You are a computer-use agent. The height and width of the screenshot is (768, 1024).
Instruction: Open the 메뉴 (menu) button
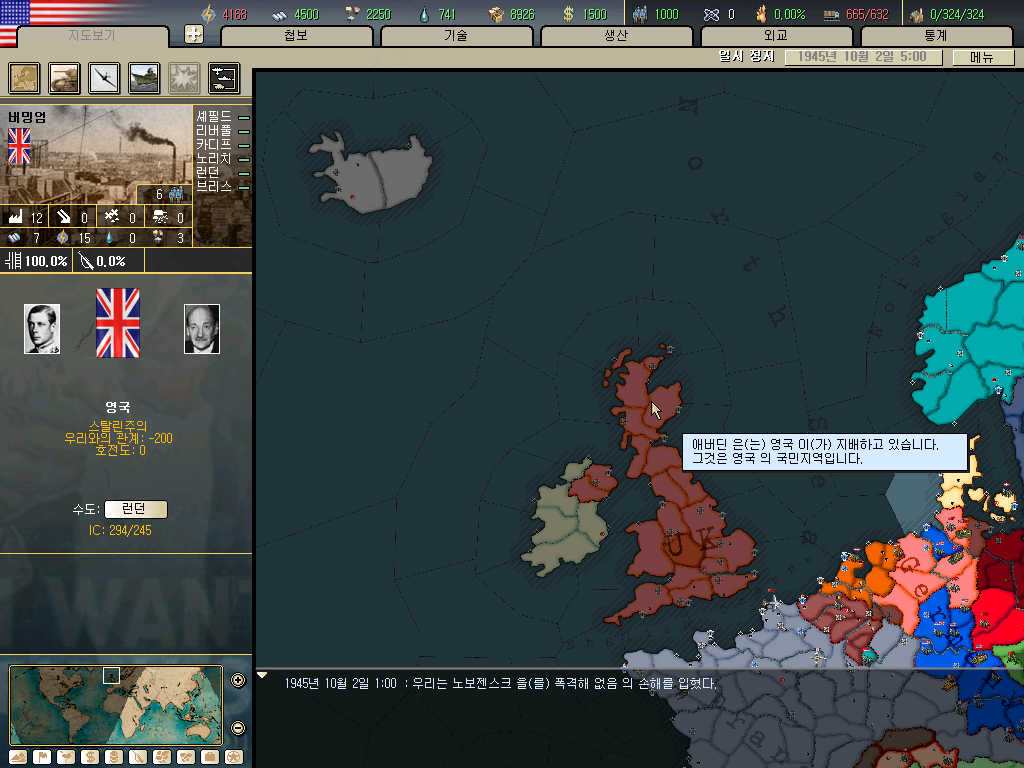[x=983, y=57]
